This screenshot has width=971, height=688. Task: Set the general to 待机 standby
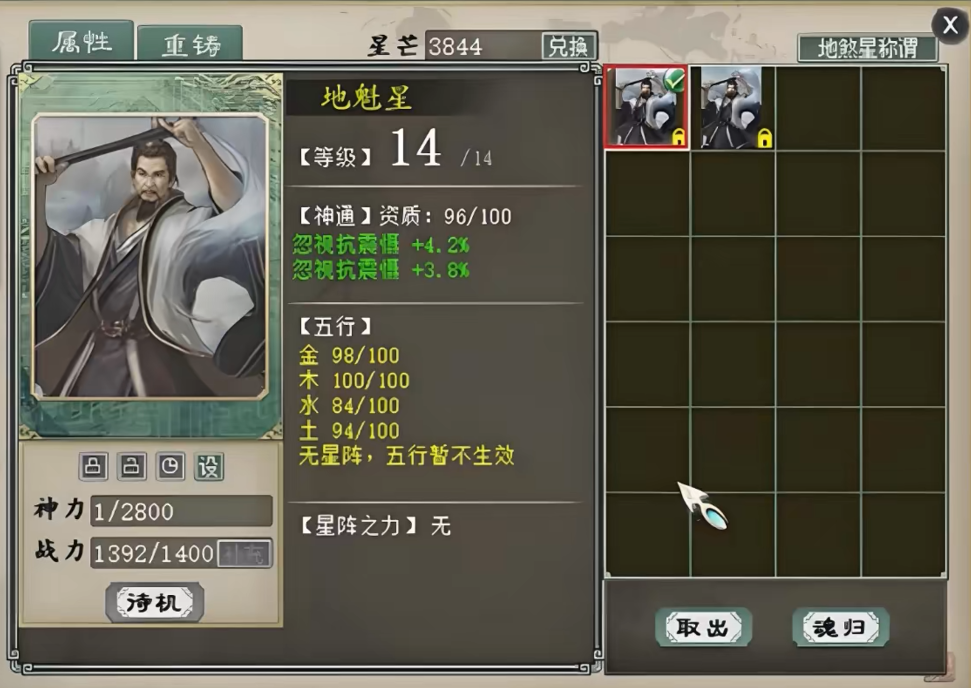point(154,602)
